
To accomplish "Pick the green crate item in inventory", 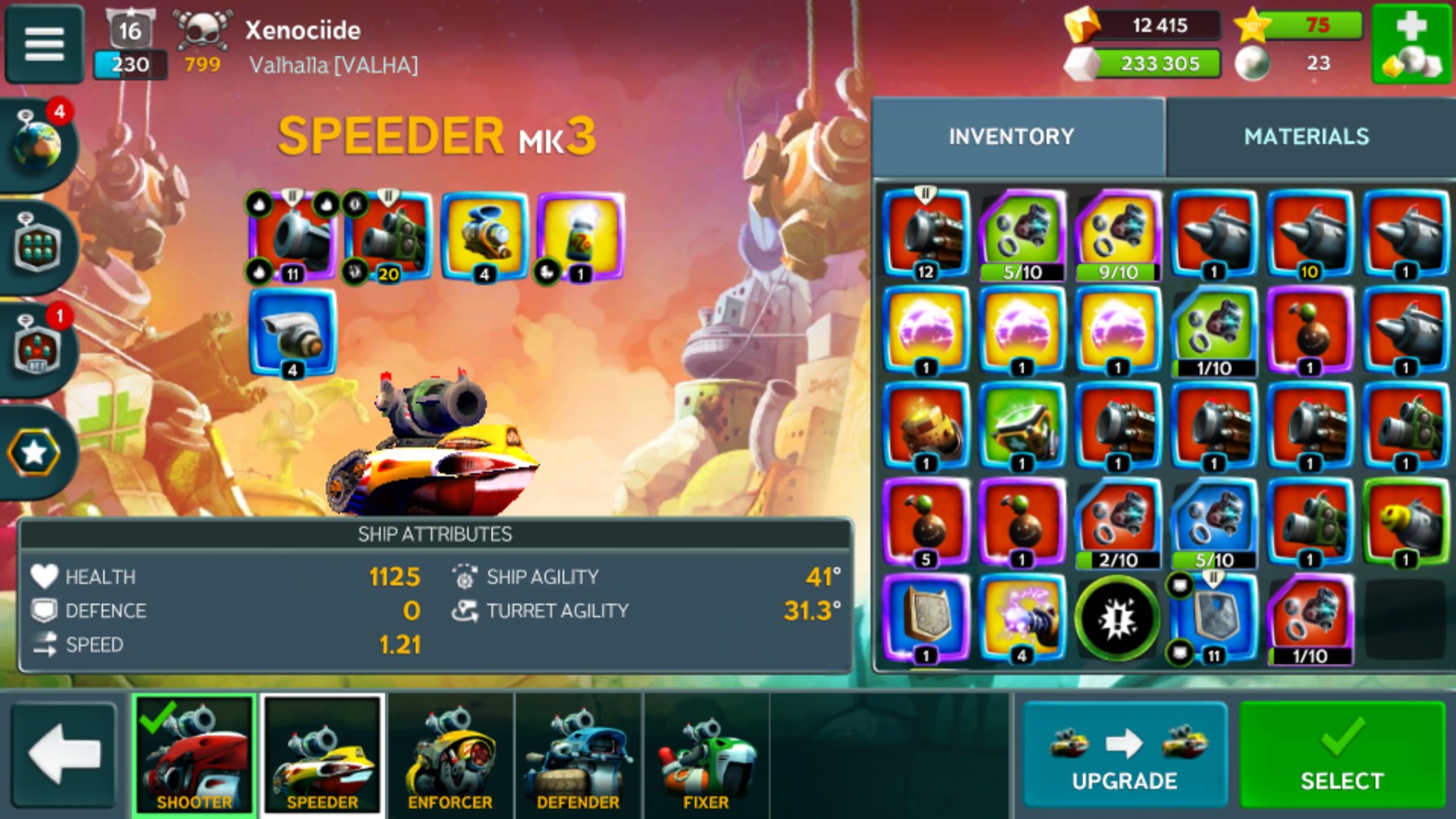I will coord(1021,426).
